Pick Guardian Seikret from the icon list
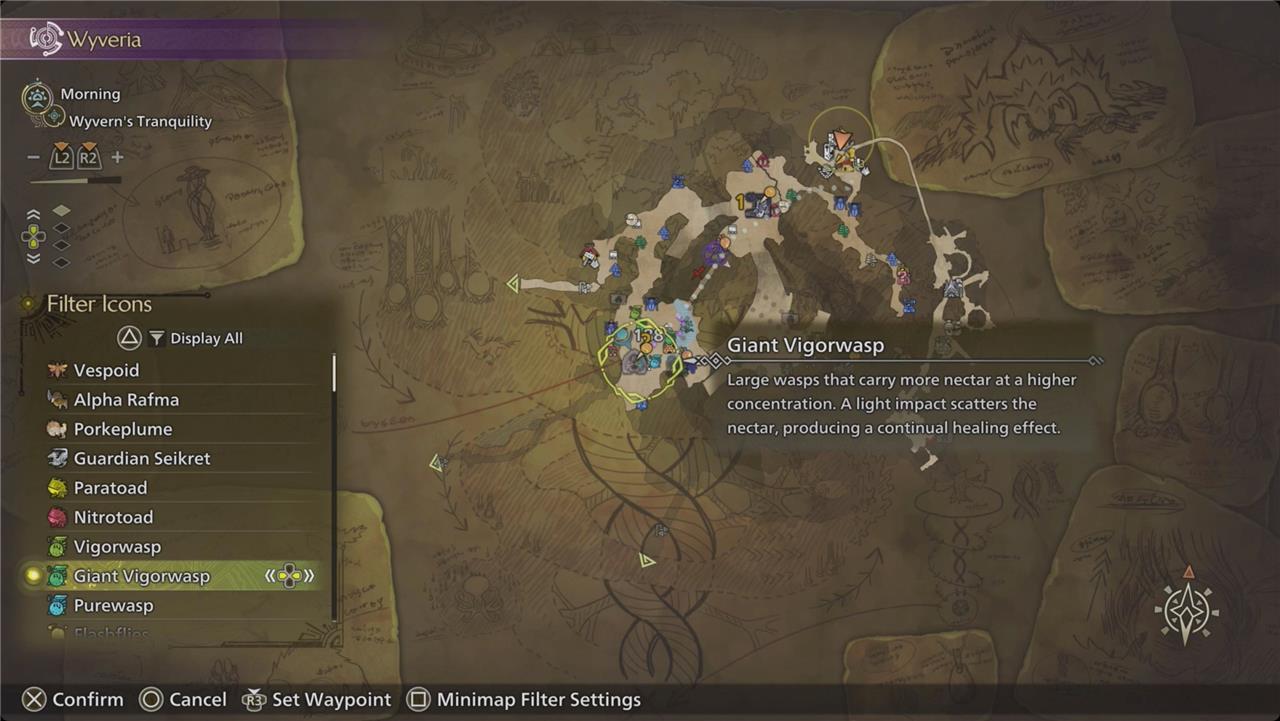 (x=141, y=458)
